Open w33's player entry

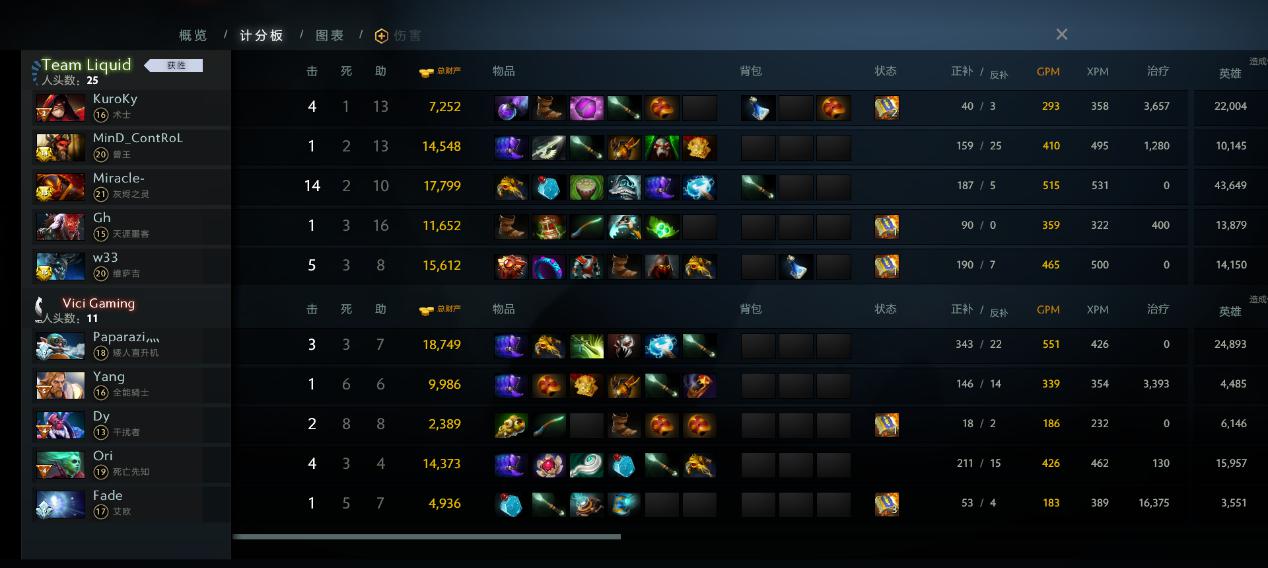pyautogui.click(x=106, y=258)
